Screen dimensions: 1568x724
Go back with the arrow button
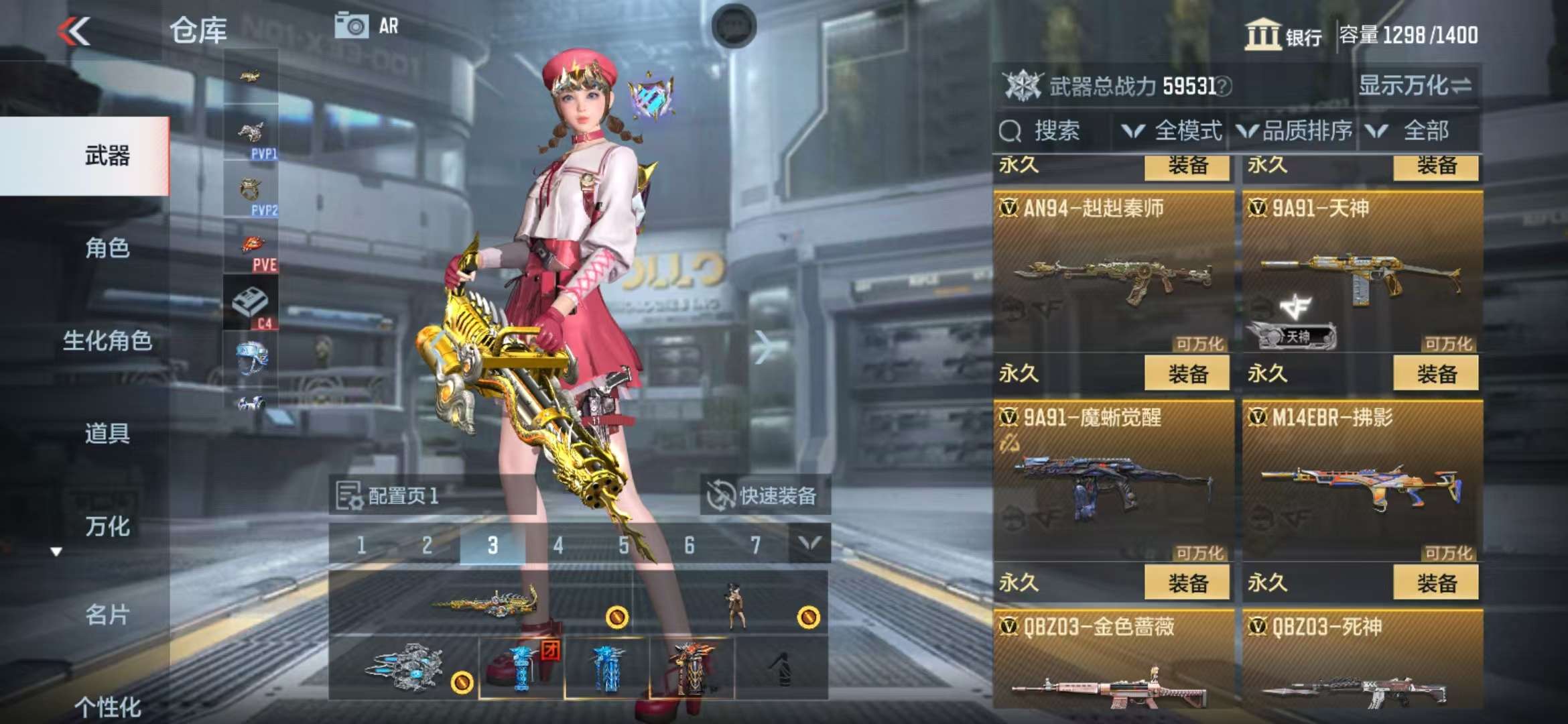tap(74, 32)
